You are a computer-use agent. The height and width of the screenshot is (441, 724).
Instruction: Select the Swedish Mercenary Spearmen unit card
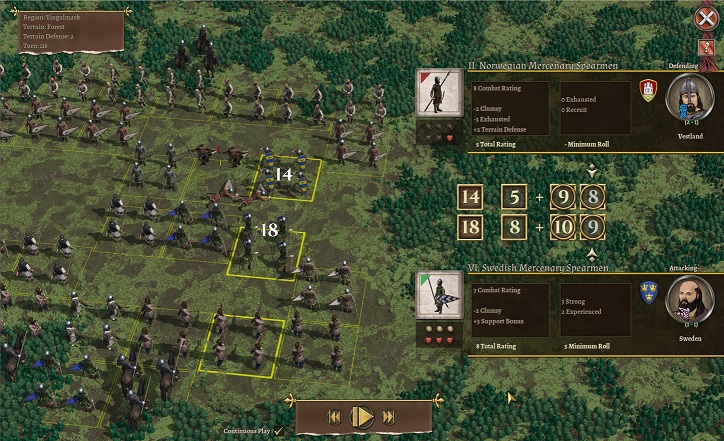click(437, 296)
